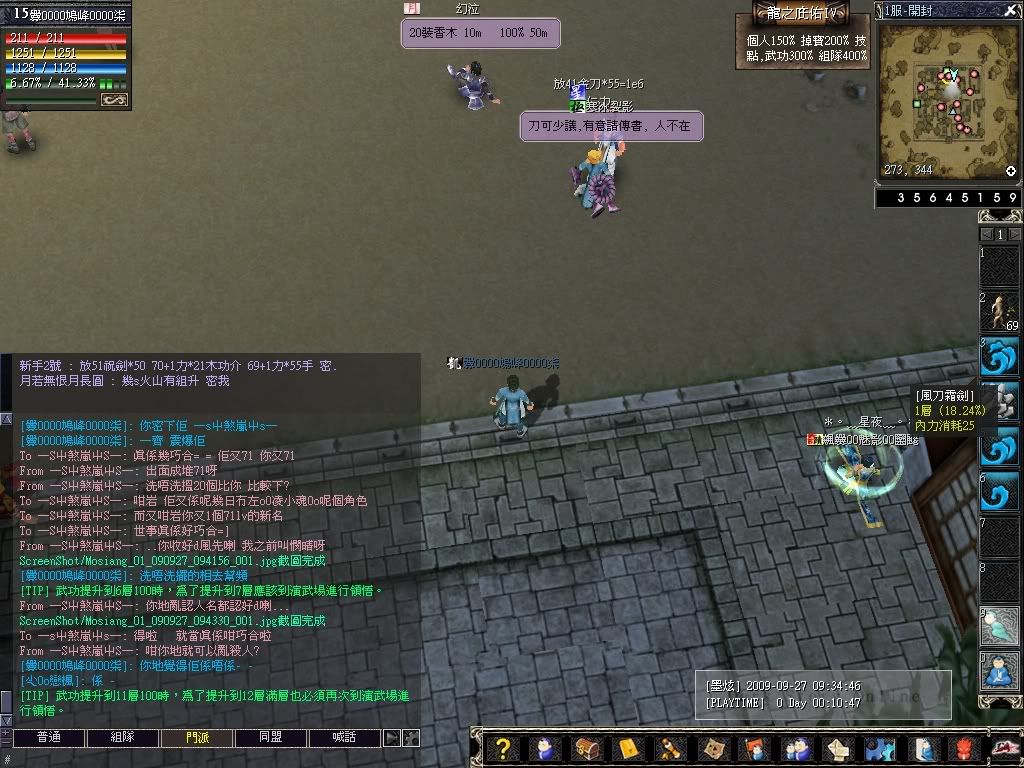Click the red demon mask icon
This screenshot has height=768, width=1024.
962,748
